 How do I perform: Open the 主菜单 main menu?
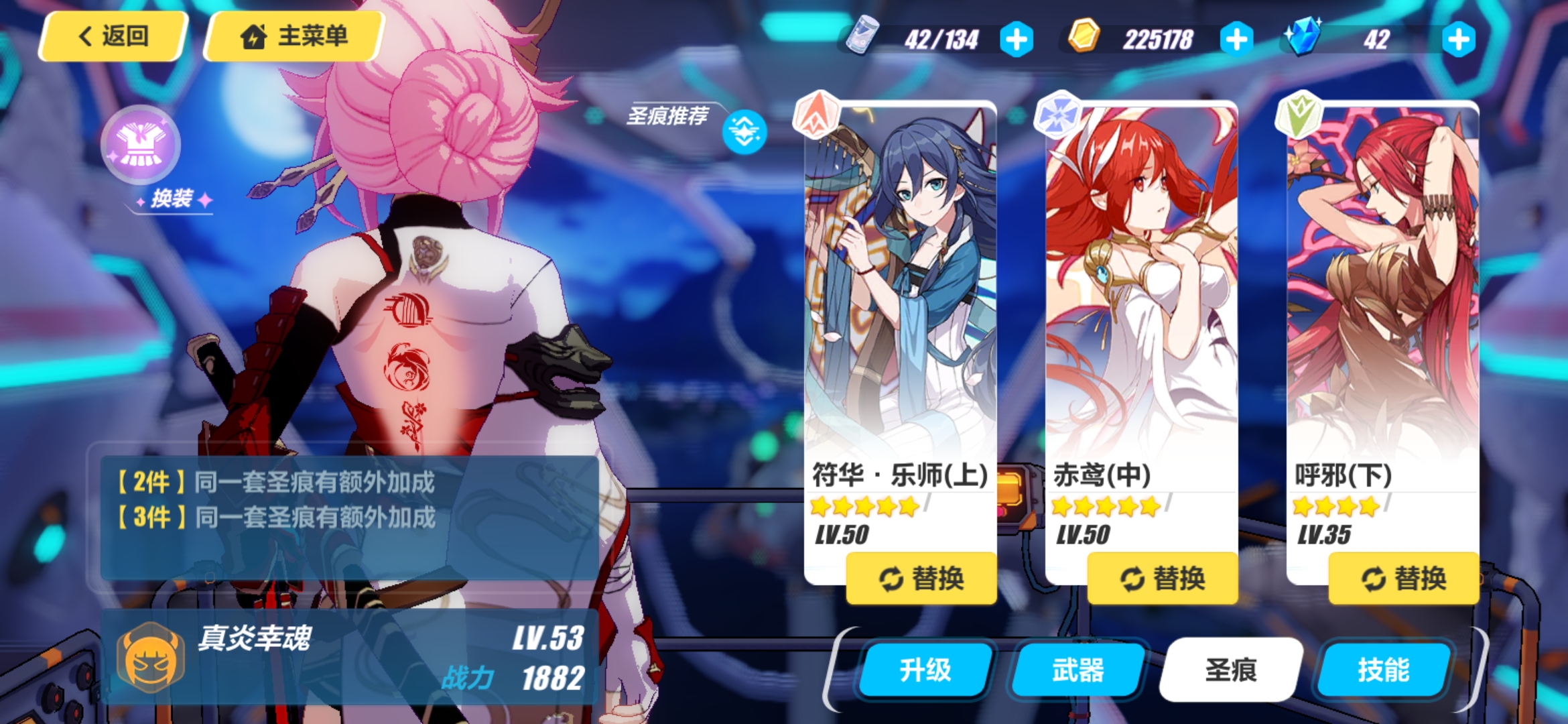tap(293, 36)
